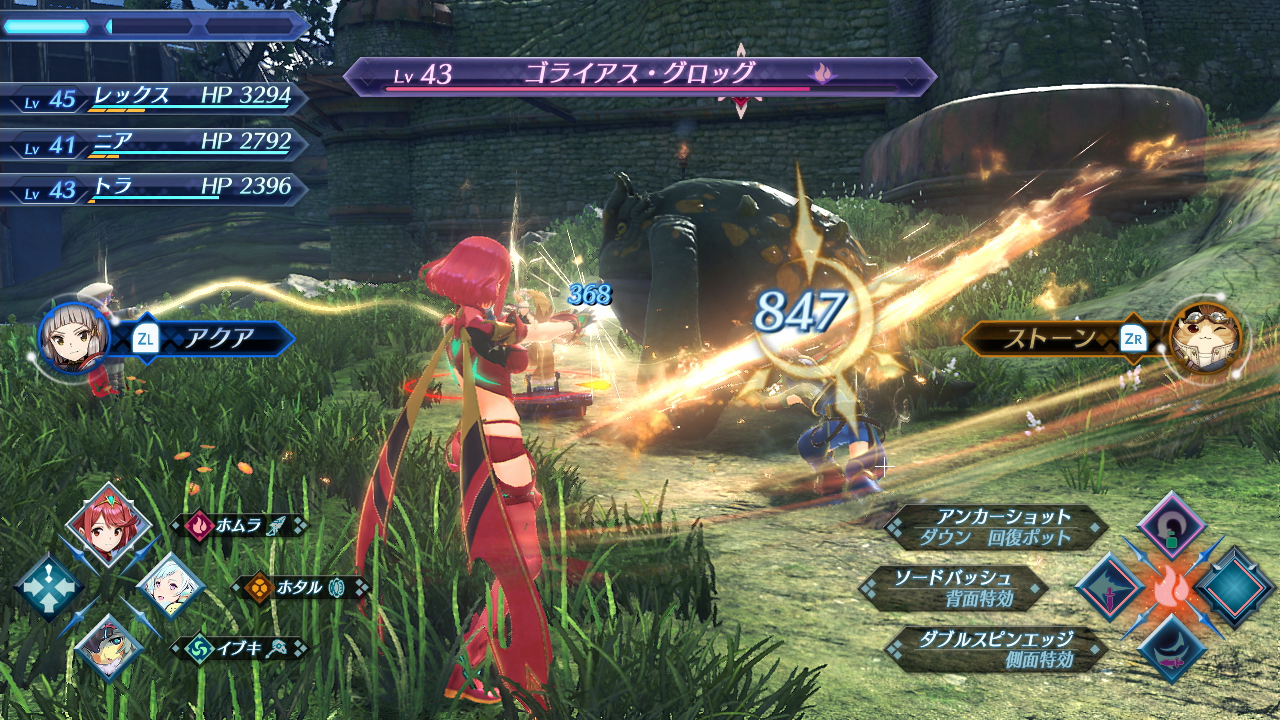Click the イブキ blade name label
The width and height of the screenshot is (1280, 720).
point(239,648)
